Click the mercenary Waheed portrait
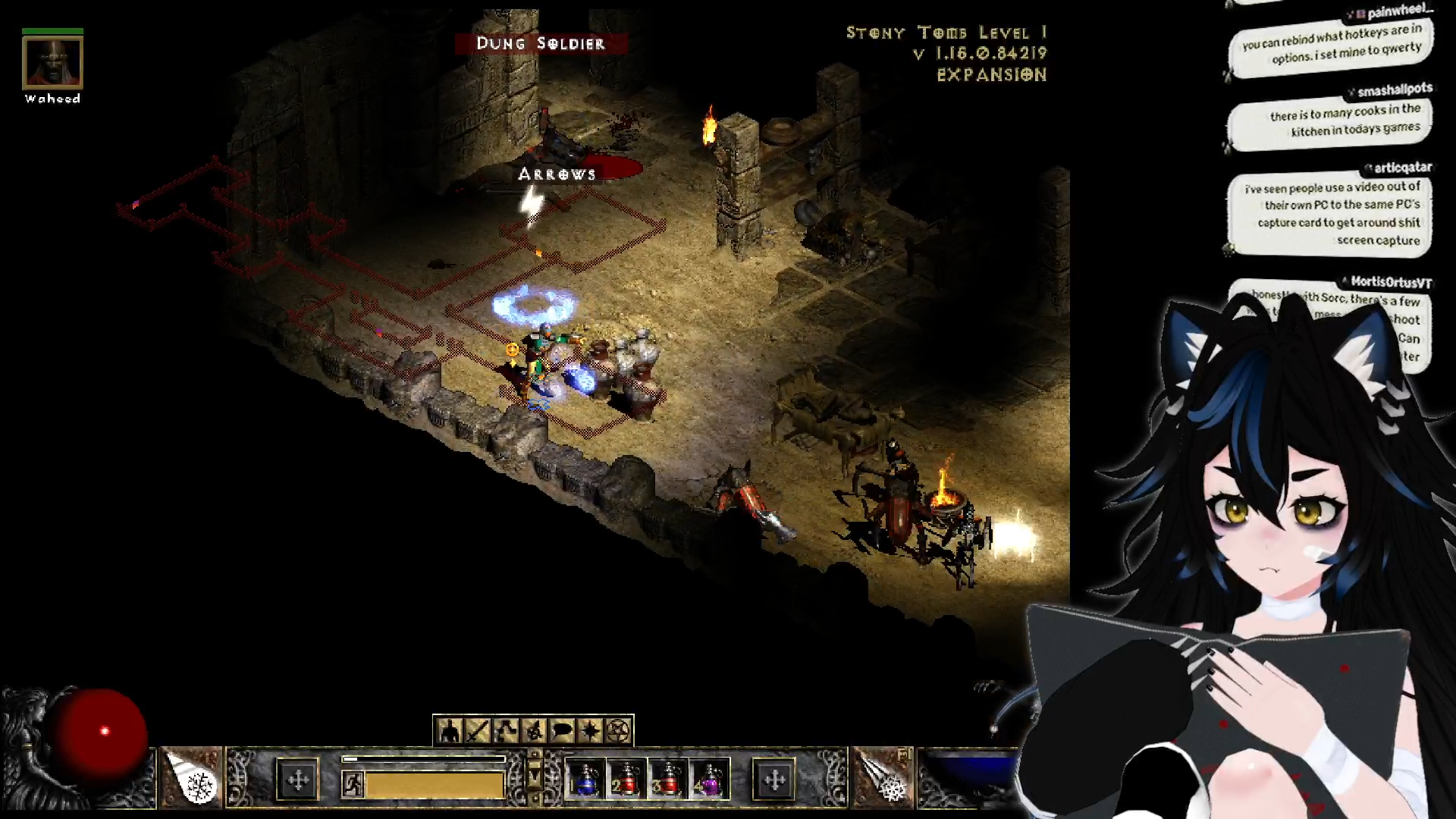Image resolution: width=1456 pixels, height=819 pixels. [52, 64]
